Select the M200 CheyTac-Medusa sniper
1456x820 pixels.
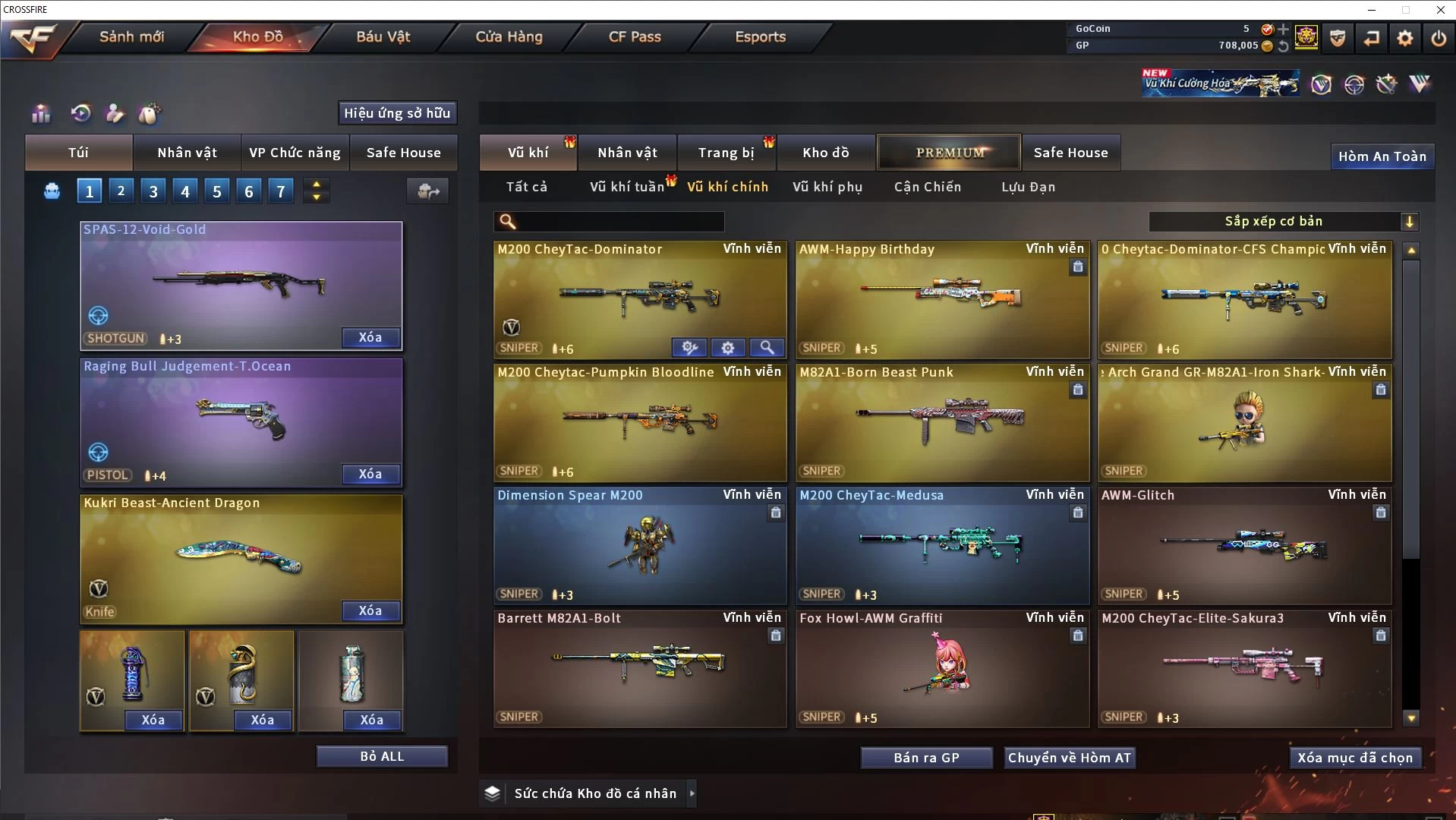(x=941, y=545)
